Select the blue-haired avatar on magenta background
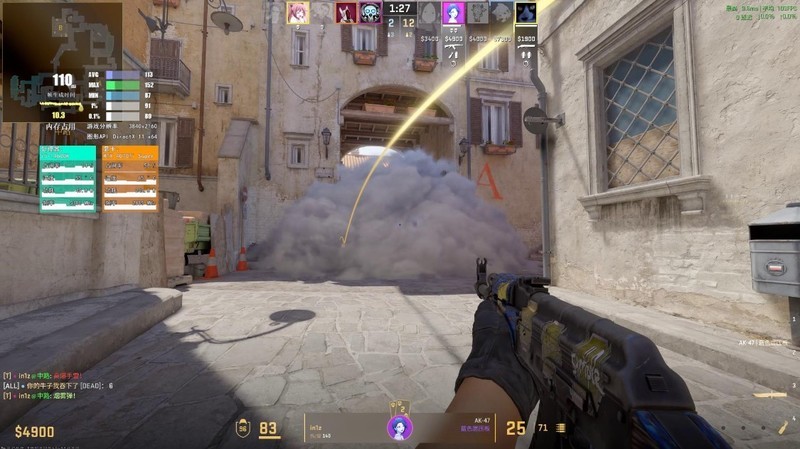 click(453, 12)
